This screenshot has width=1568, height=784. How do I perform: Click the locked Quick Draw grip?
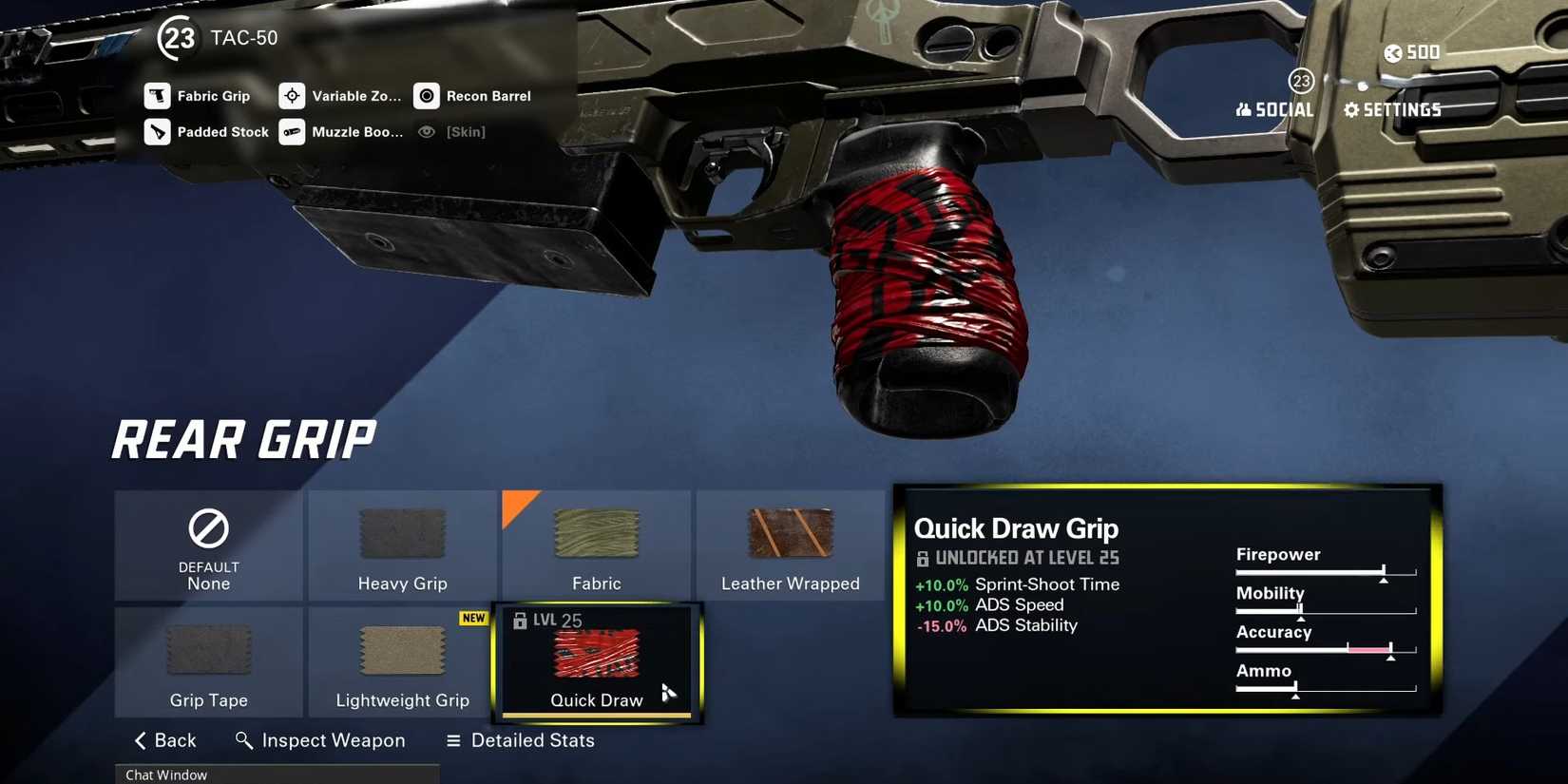(x=597, y=663)
